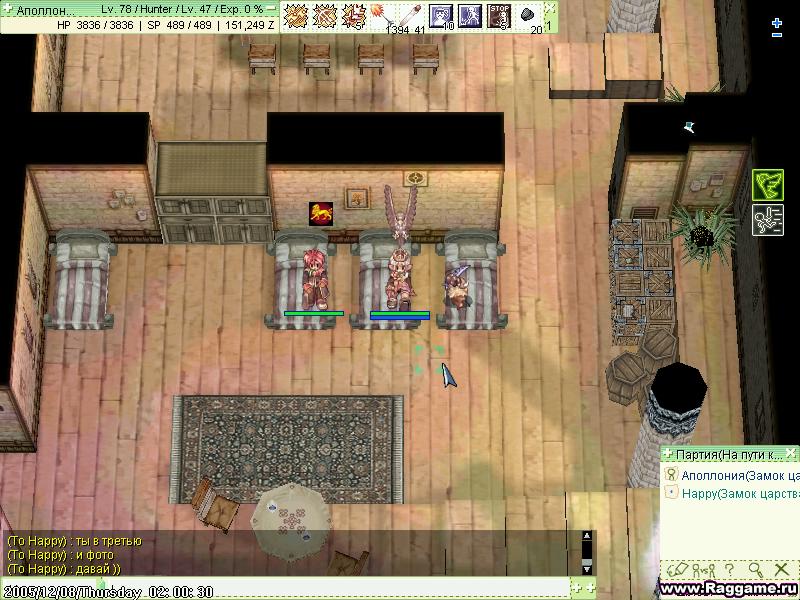800x600 pixels.
Task: Click the blue minus zoom button
Action: point(777,36)
